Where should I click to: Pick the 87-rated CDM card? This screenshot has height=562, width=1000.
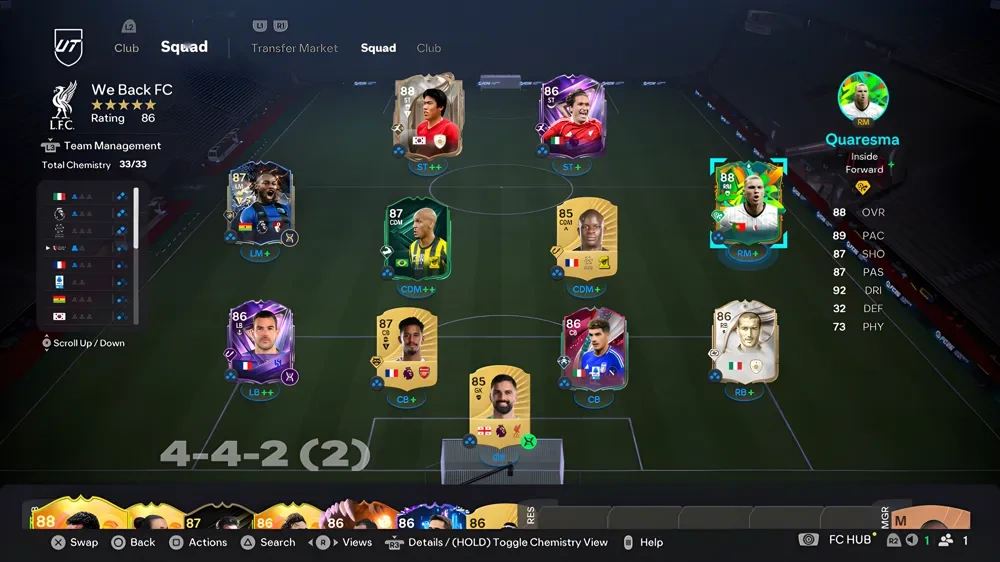point(416,240)
